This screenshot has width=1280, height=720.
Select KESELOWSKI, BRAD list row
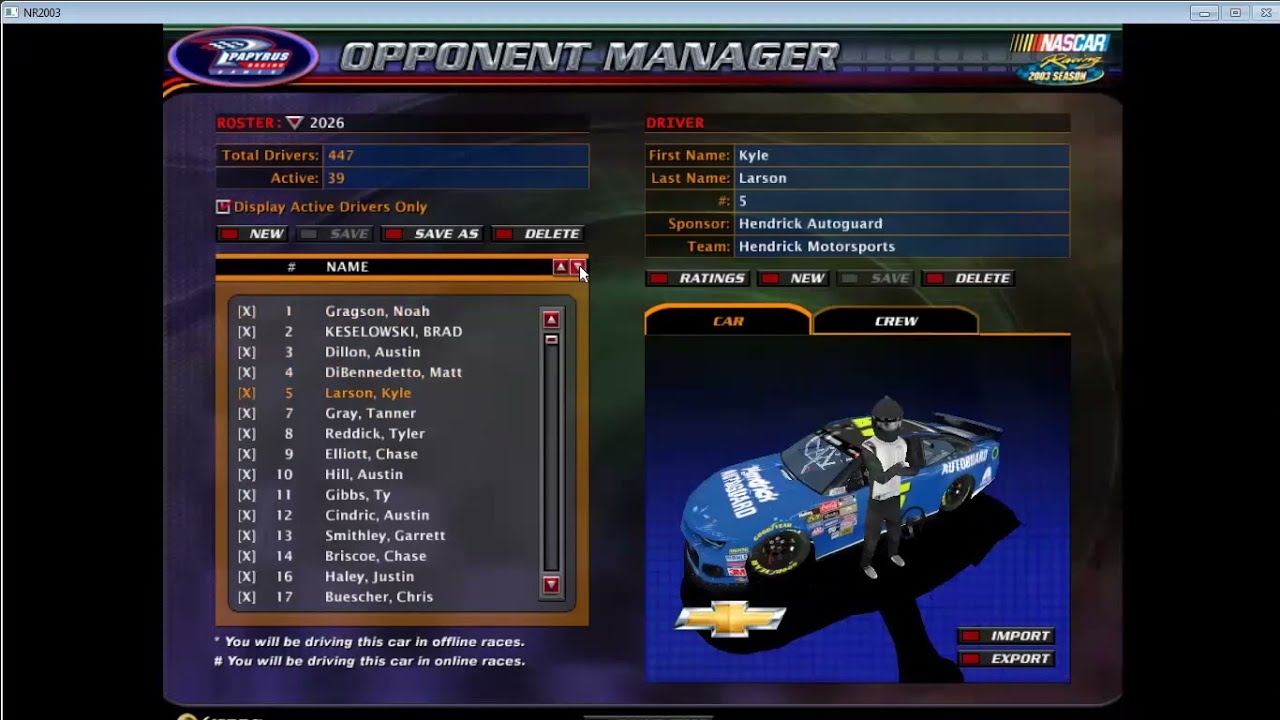pos(393,332)
